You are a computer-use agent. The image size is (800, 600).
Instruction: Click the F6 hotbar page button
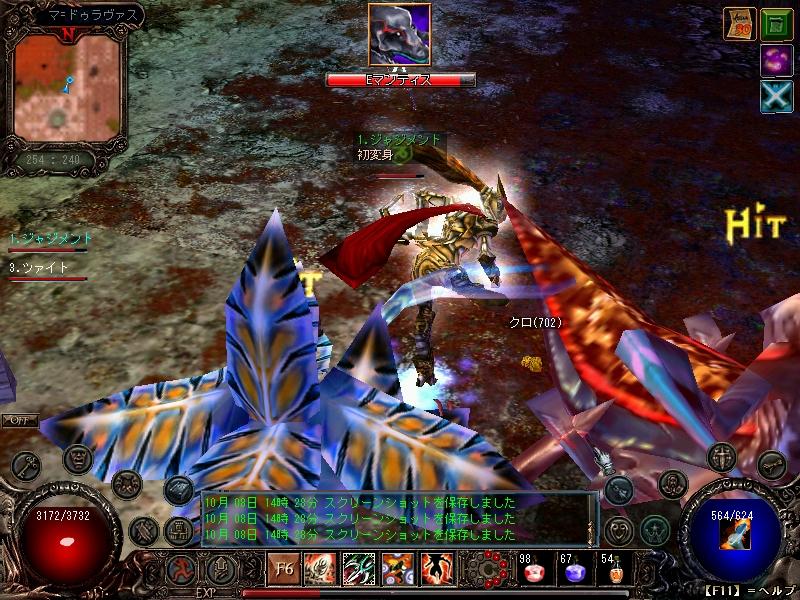(283, 570)
